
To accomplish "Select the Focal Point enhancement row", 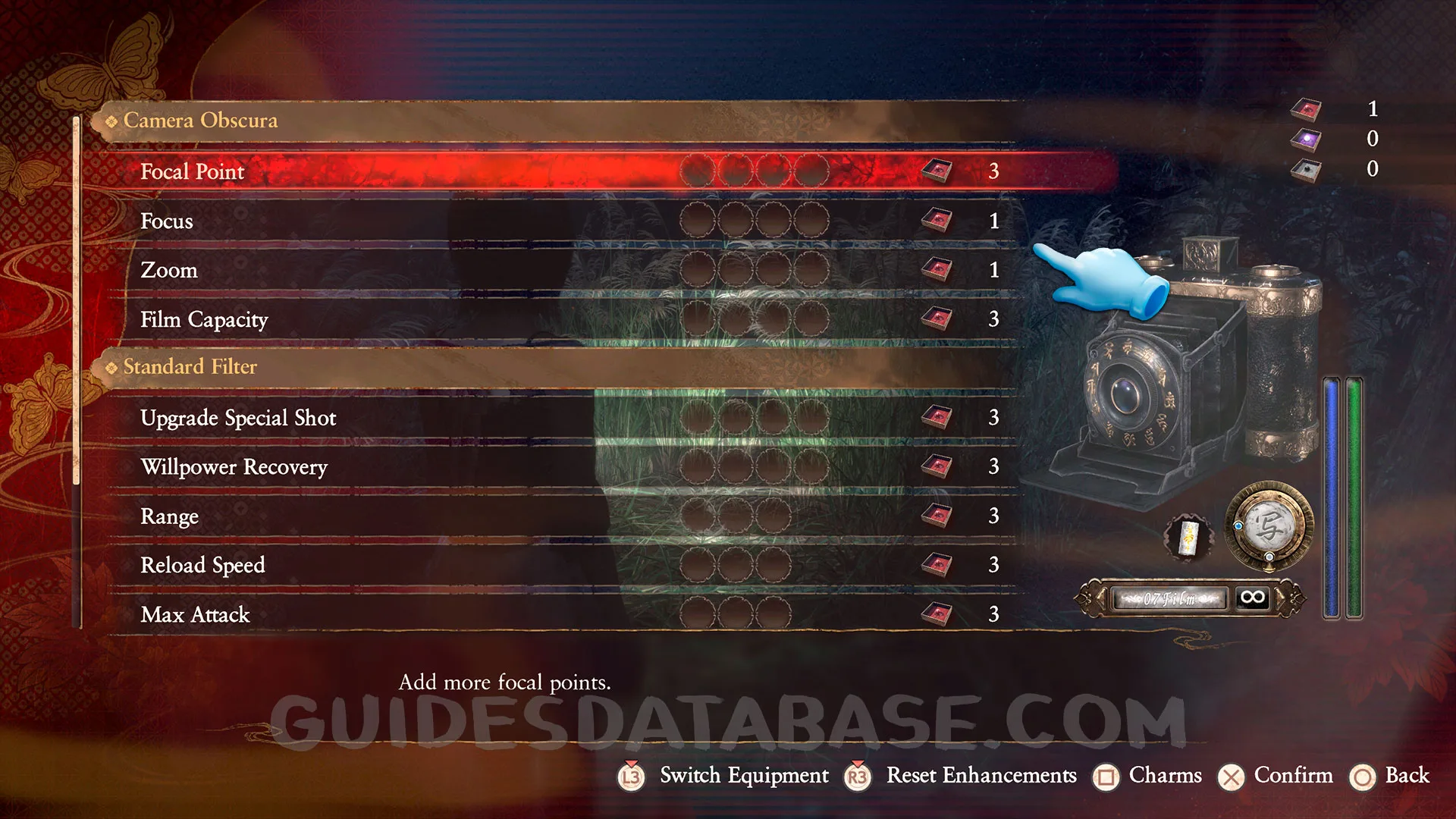I will click(x=193, y=171).
